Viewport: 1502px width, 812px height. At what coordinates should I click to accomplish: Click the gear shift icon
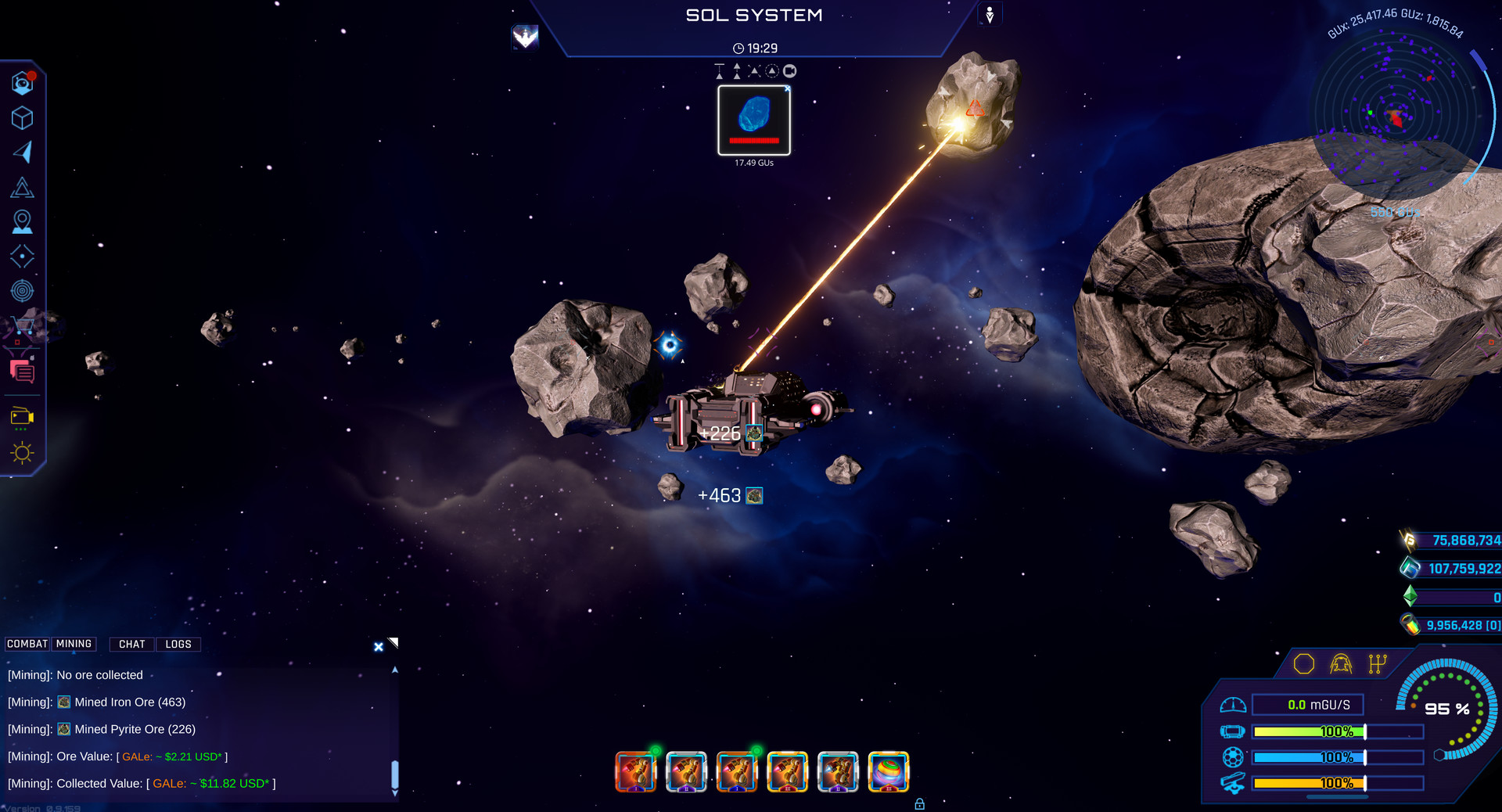[1378, 664]
